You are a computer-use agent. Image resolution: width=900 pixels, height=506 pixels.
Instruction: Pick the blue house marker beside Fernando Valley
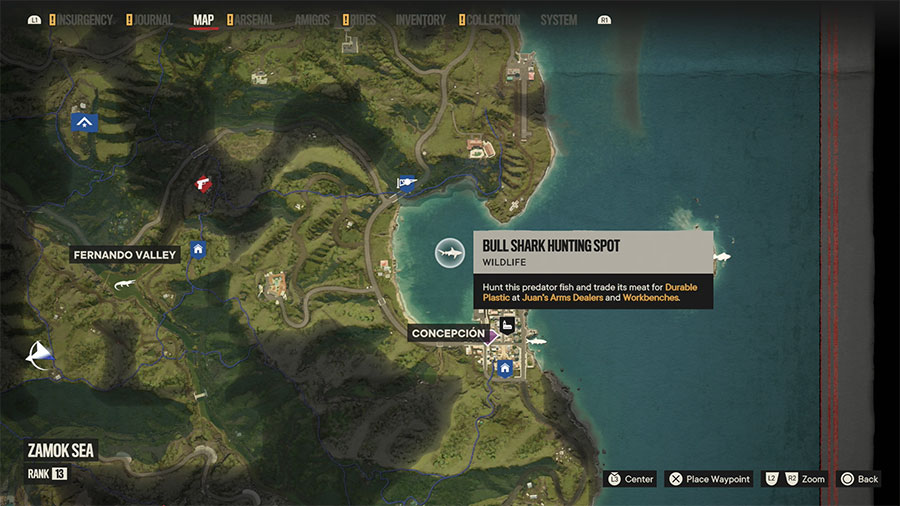[198, 250]
